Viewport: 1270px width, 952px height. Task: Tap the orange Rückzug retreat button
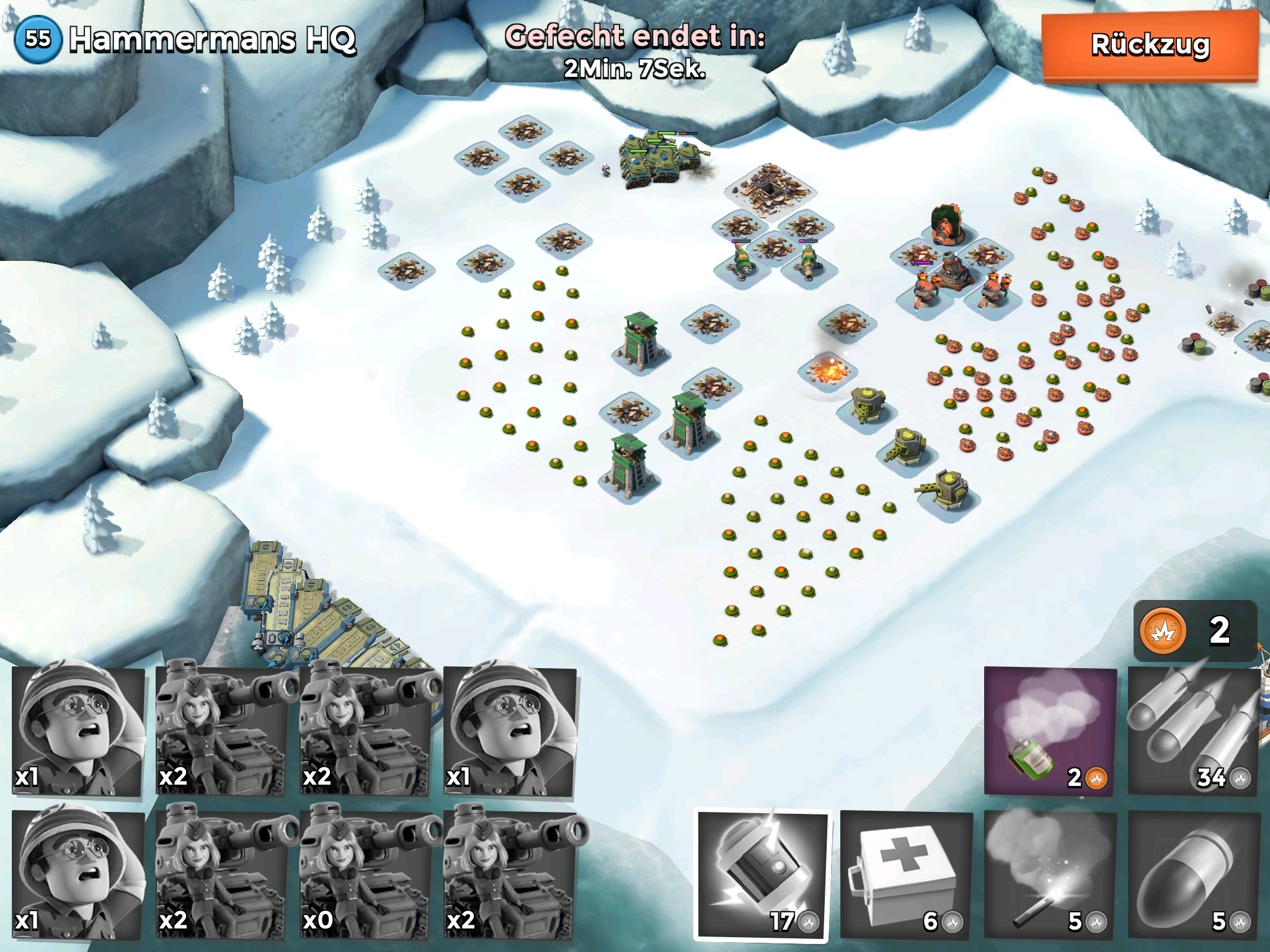pyautogui.click(x=1149, y=46)
